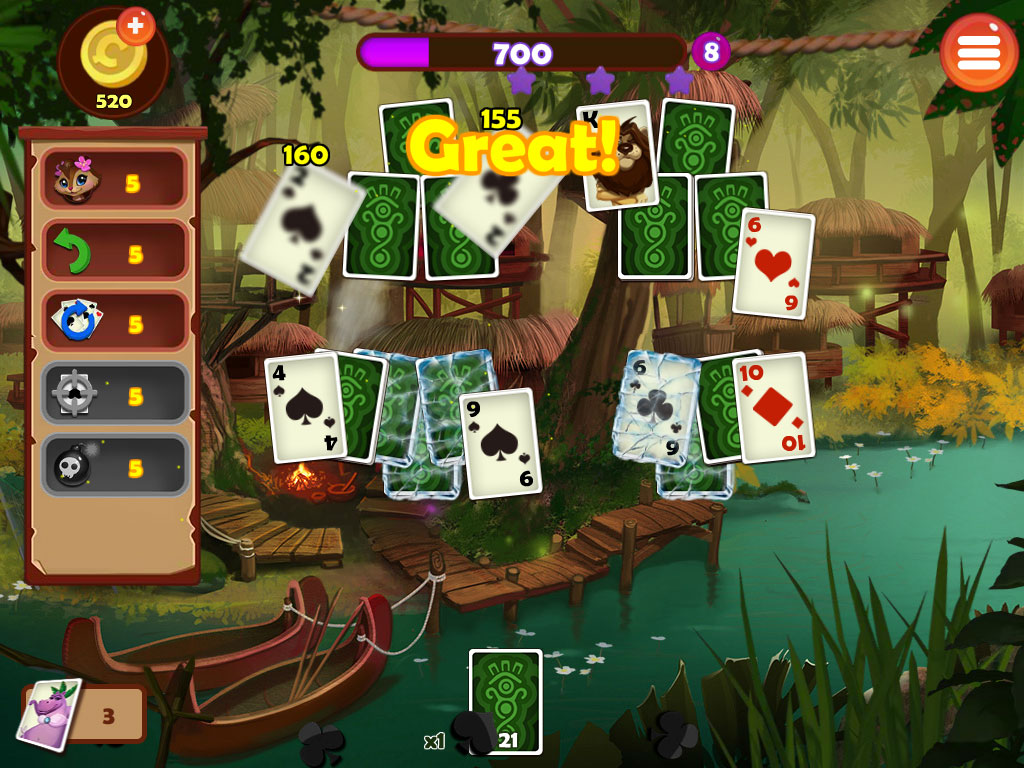Image resolution: width=1024 pixels, height=768 pixels.
Task: Tap the lion King card
Action: (617, 155)
